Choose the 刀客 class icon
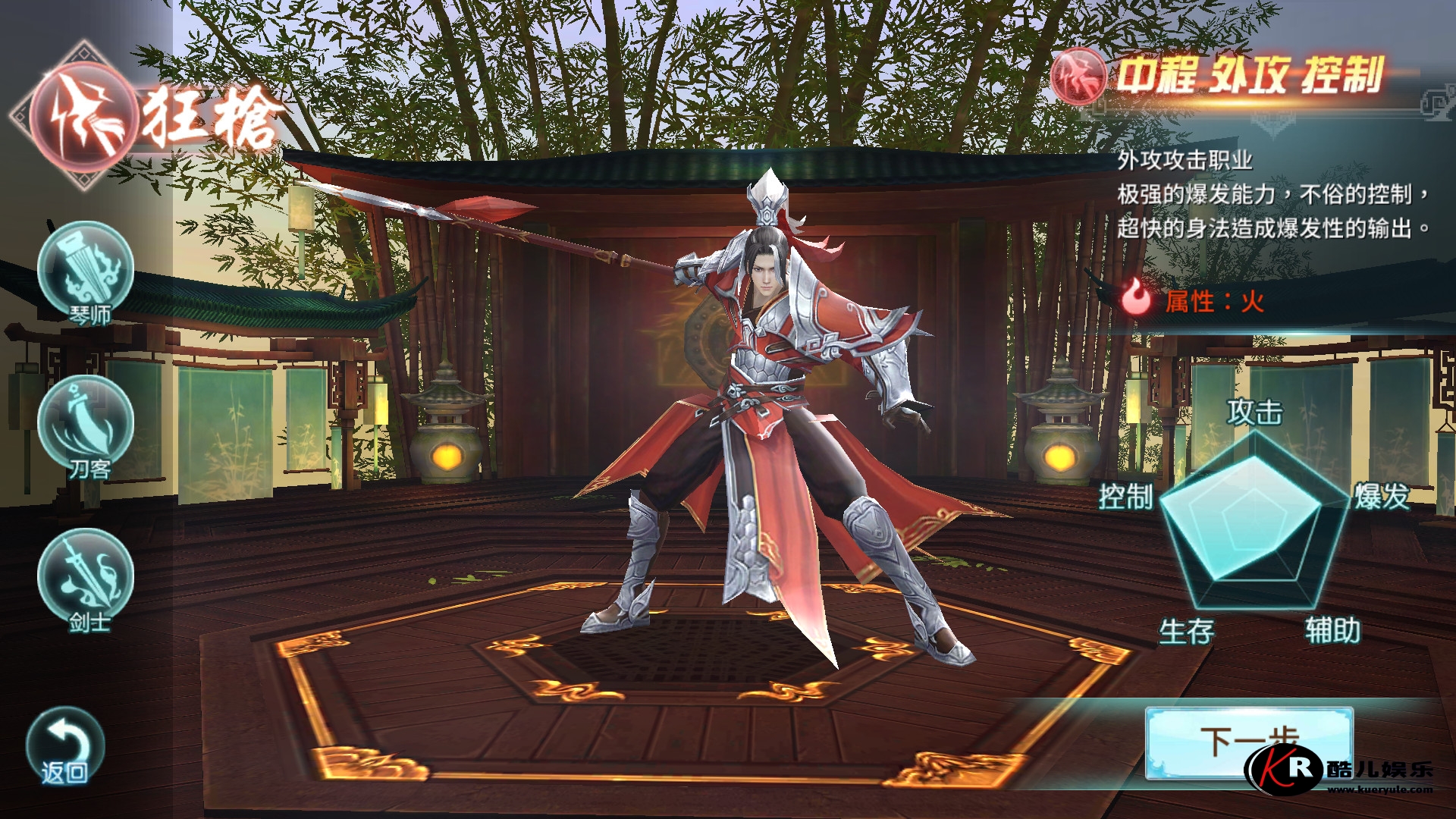Screen dimensions: 1456x819 click(x=86, y=425)
